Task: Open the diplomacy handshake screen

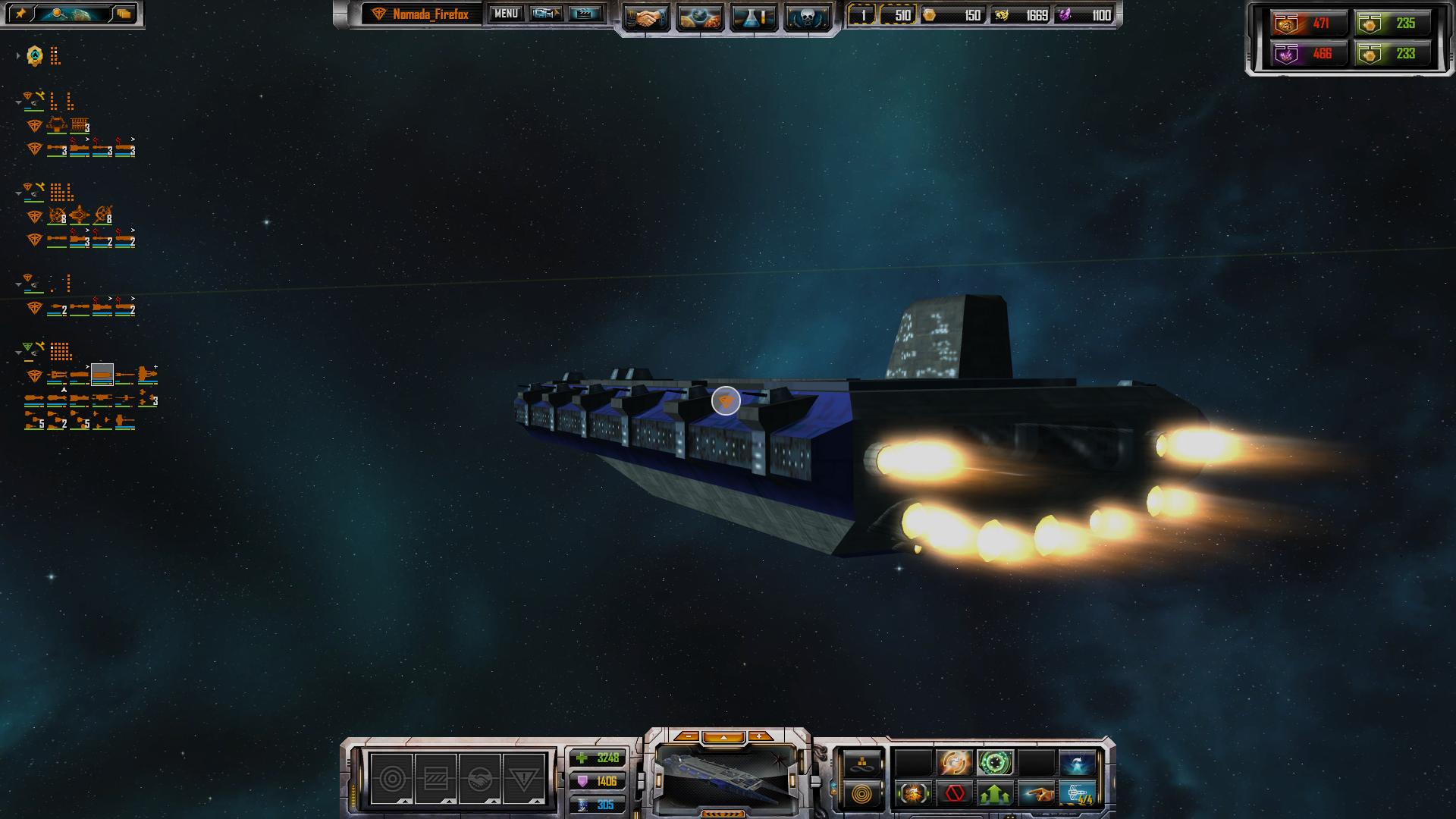Action: click(647, 17)
